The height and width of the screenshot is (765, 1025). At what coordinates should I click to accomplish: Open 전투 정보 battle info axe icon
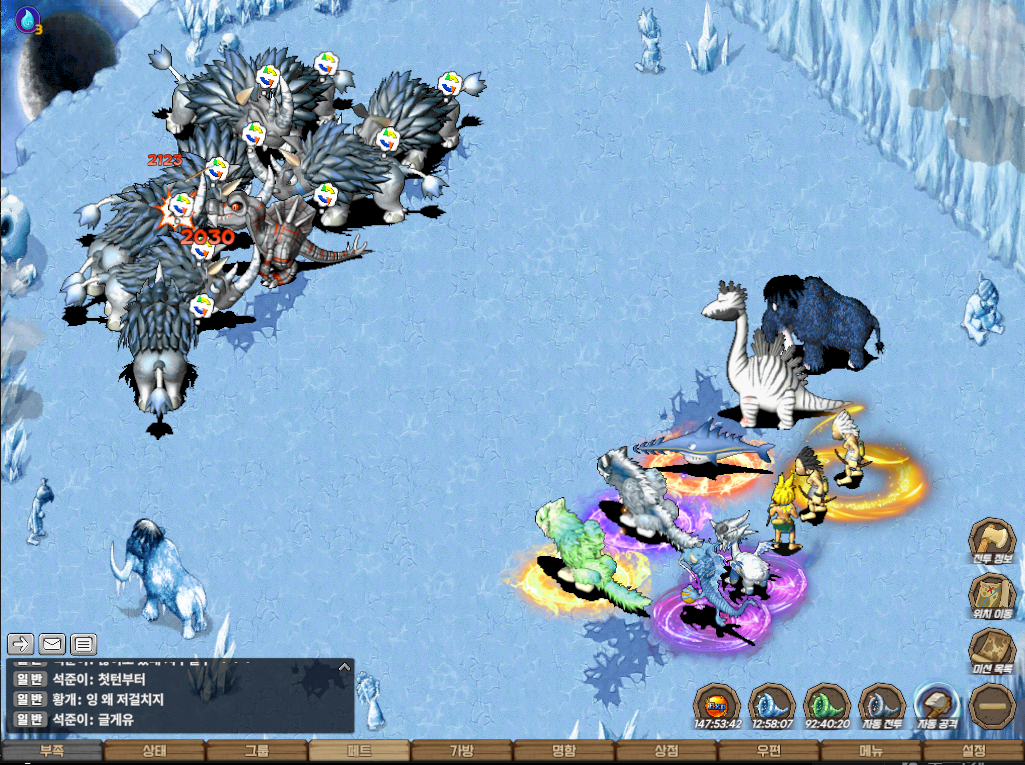993,541
